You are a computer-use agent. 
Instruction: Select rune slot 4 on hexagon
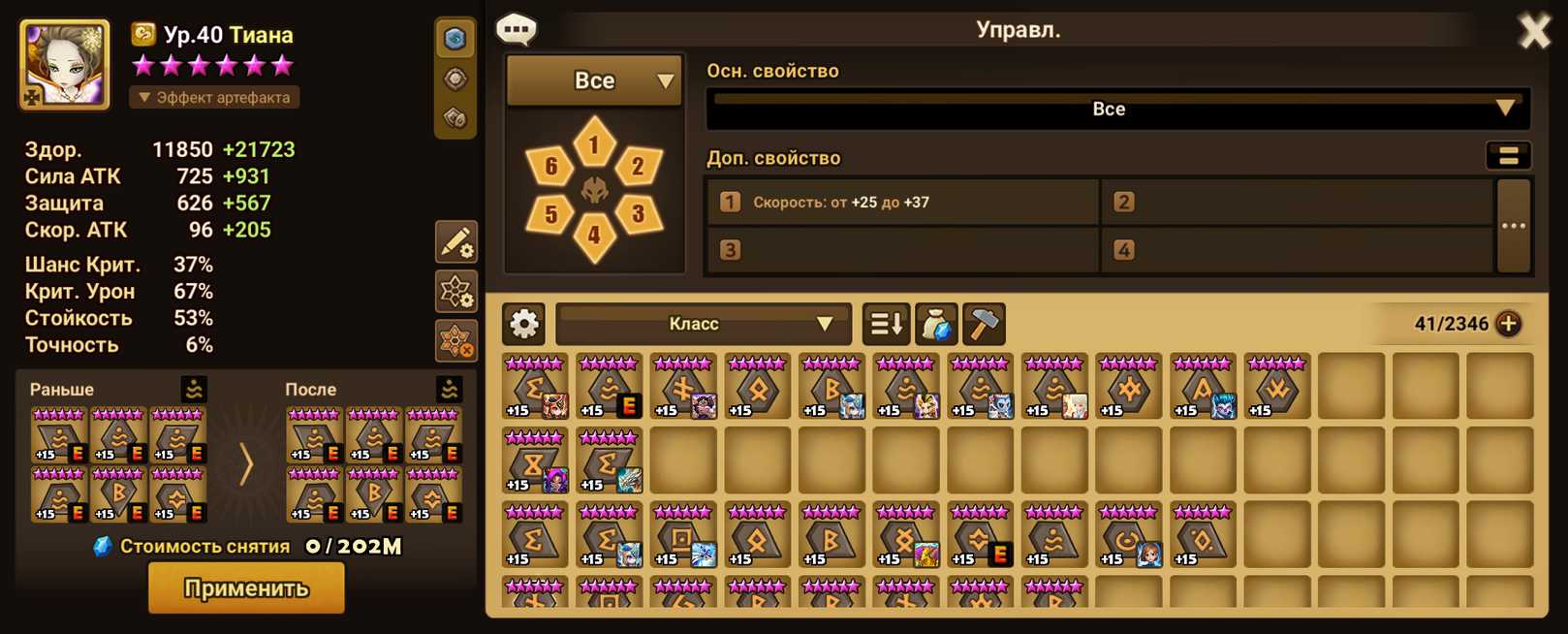click(x=594, y=235)
